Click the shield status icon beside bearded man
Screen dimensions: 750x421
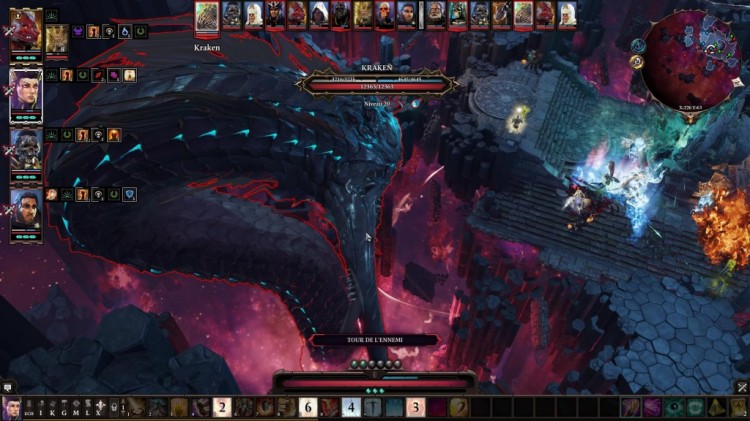pos(129,194)
